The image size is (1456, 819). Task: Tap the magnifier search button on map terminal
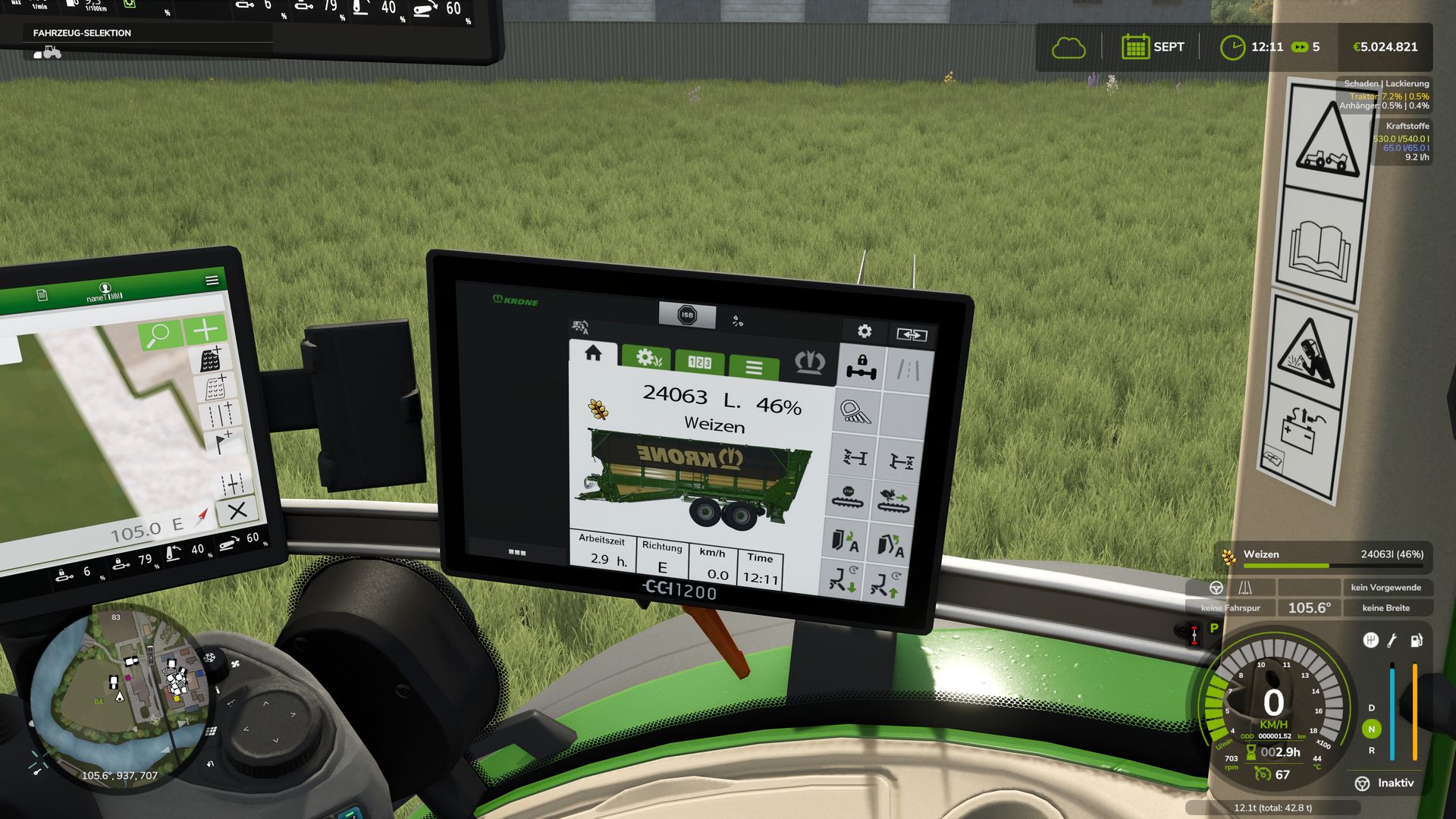tap(159, 334)
